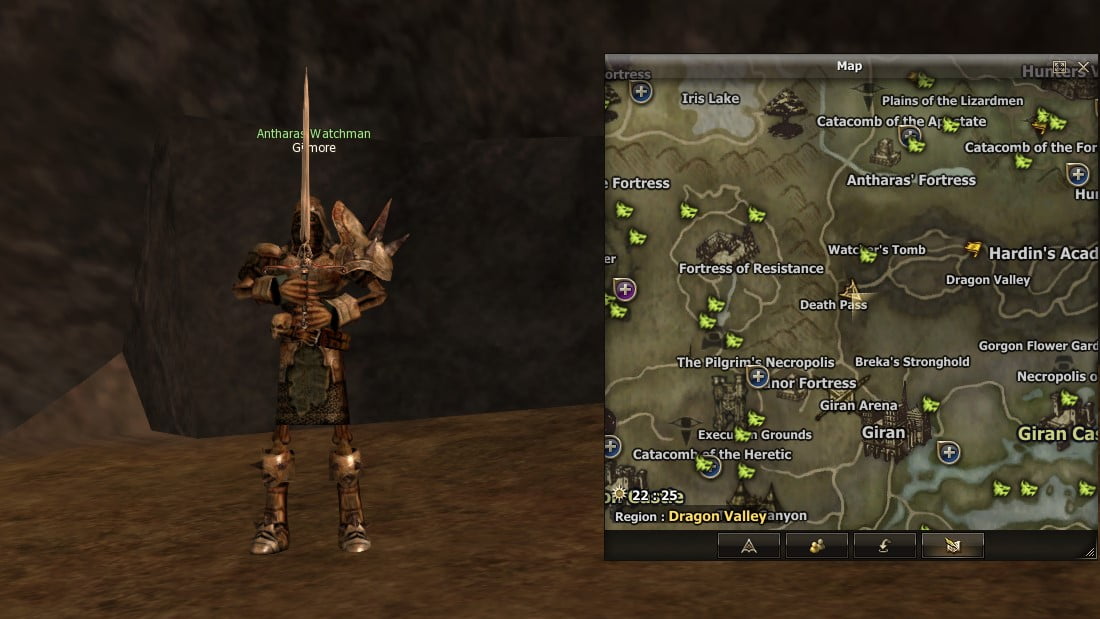Click the player arrow marker at Death Pass
1100x619 pixels.
point(853,291)
